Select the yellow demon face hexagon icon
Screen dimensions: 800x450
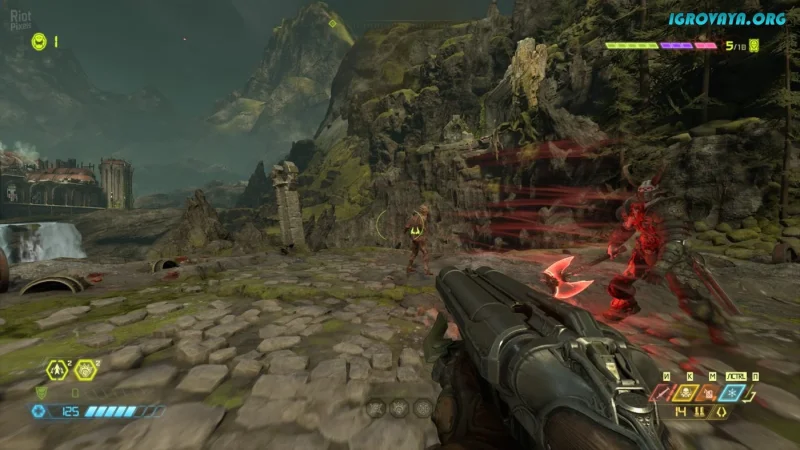[86, 370]
